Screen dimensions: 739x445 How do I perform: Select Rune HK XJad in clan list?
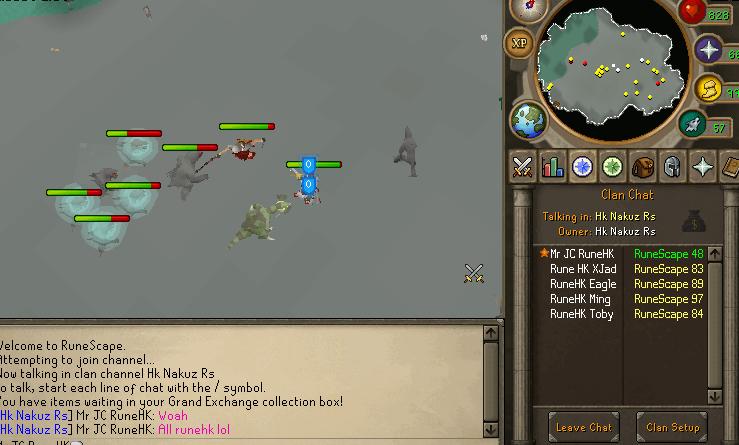583,269
